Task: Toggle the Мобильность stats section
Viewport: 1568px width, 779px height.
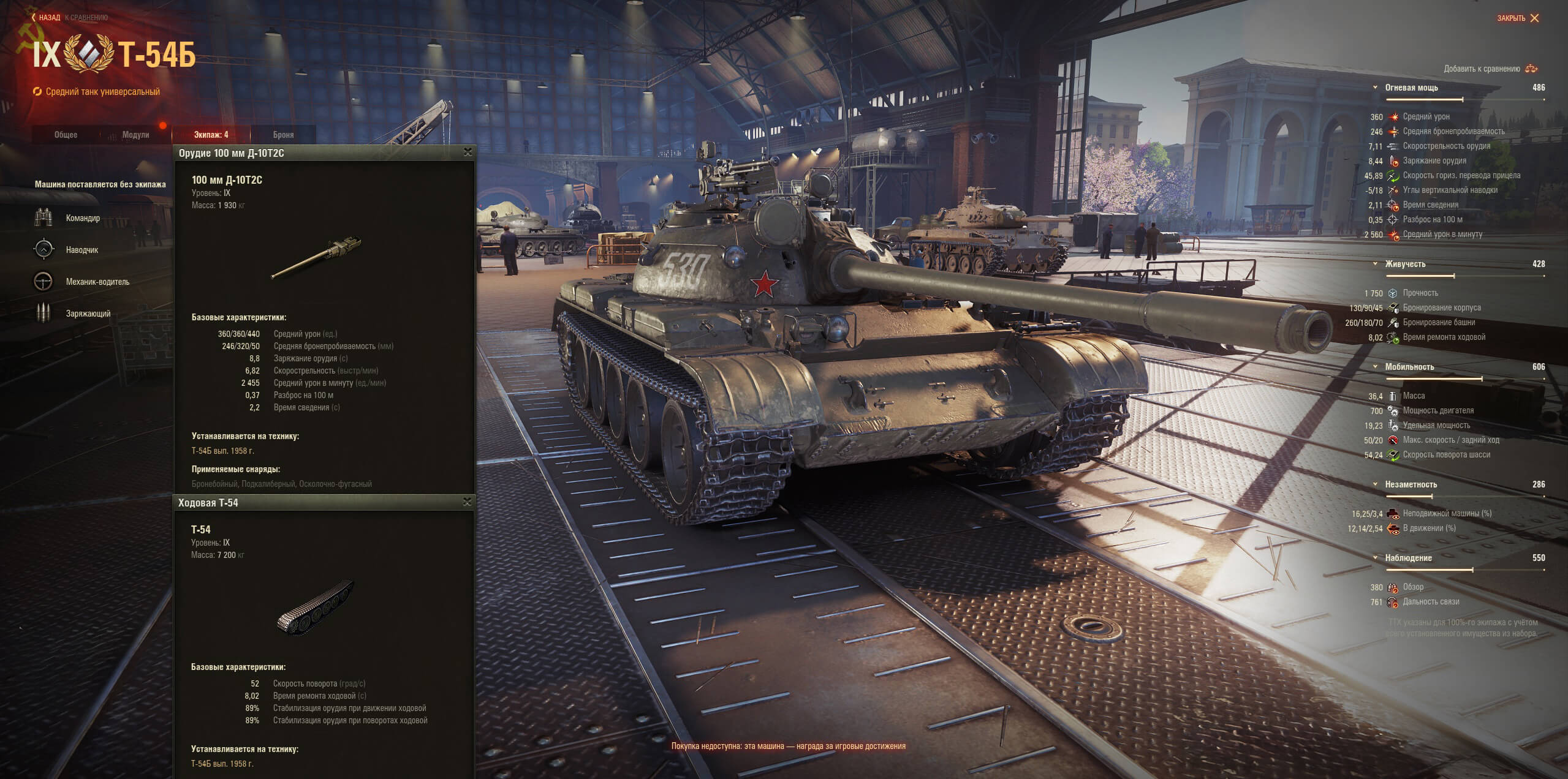Action: (1375, 367)
